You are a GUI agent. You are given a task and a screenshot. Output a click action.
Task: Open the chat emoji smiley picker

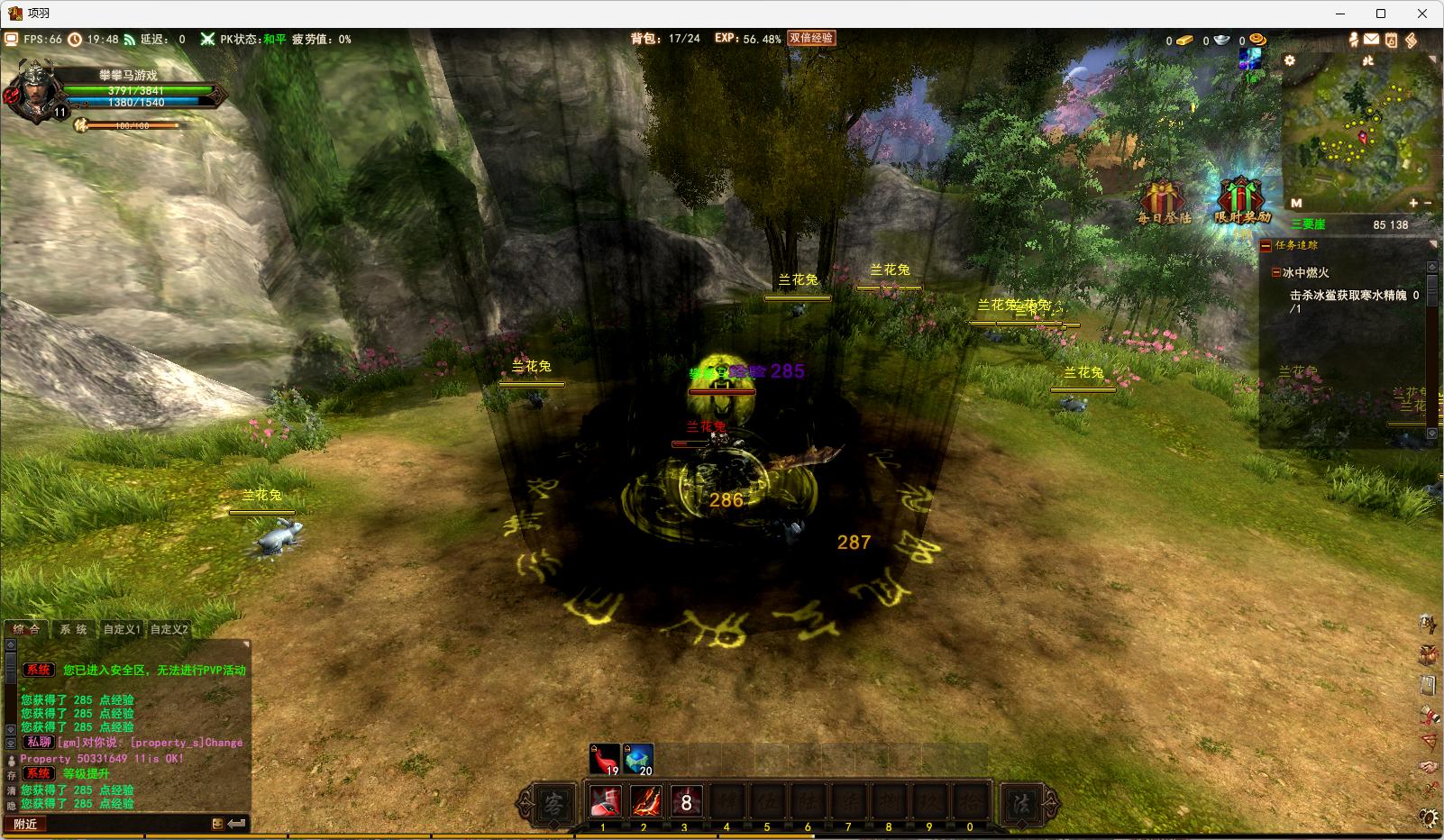[x=217, y=824]
